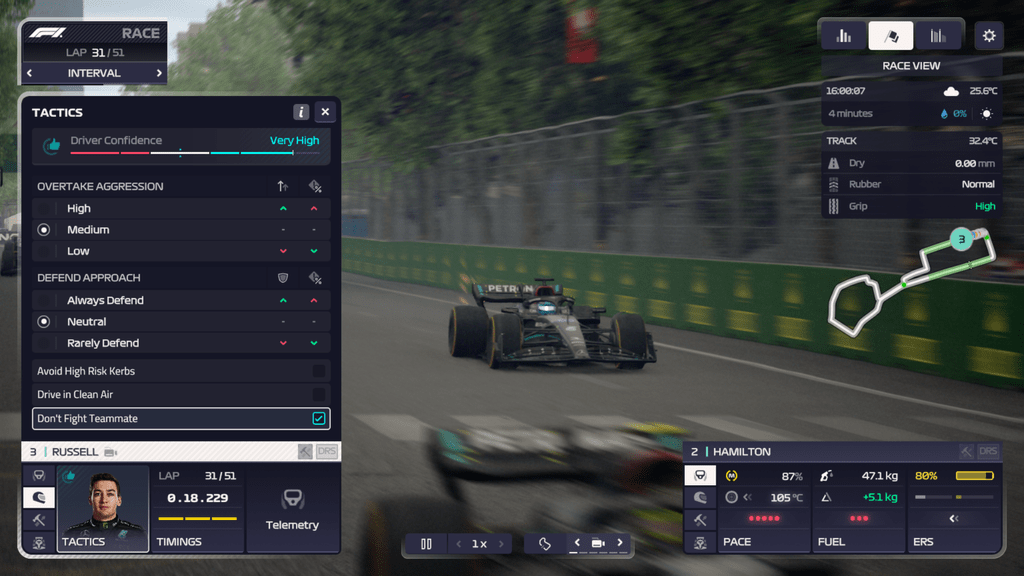Increase the simulation speed
The height and width of the screenshot is (576, 1024).
coord(502,544)
